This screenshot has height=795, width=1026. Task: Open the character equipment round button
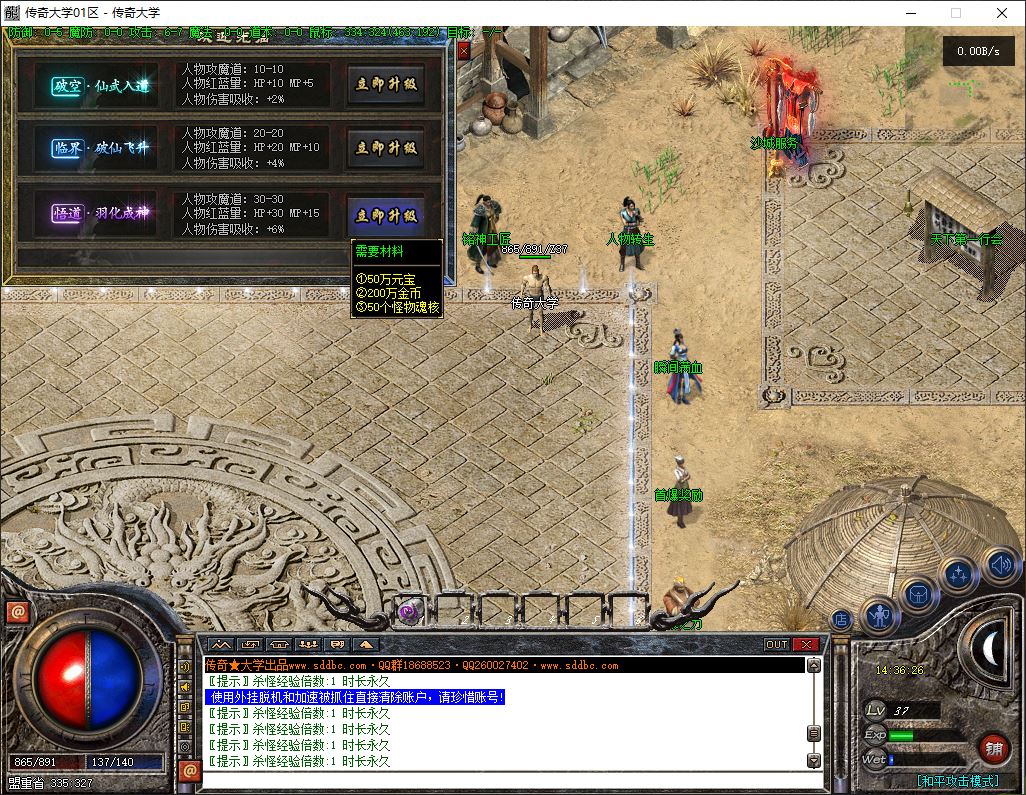(x=880, y=615)
